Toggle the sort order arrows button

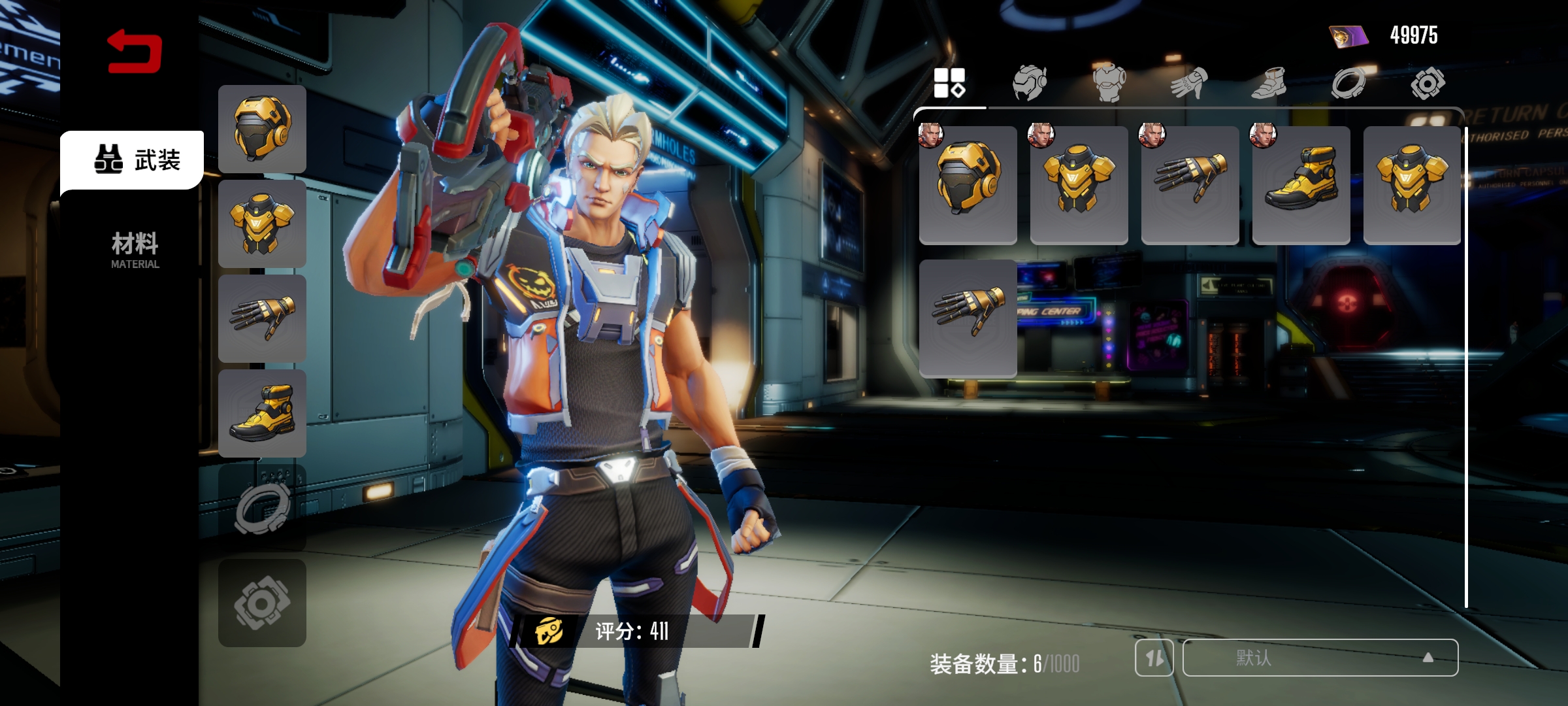click(x=1154, y=658)
